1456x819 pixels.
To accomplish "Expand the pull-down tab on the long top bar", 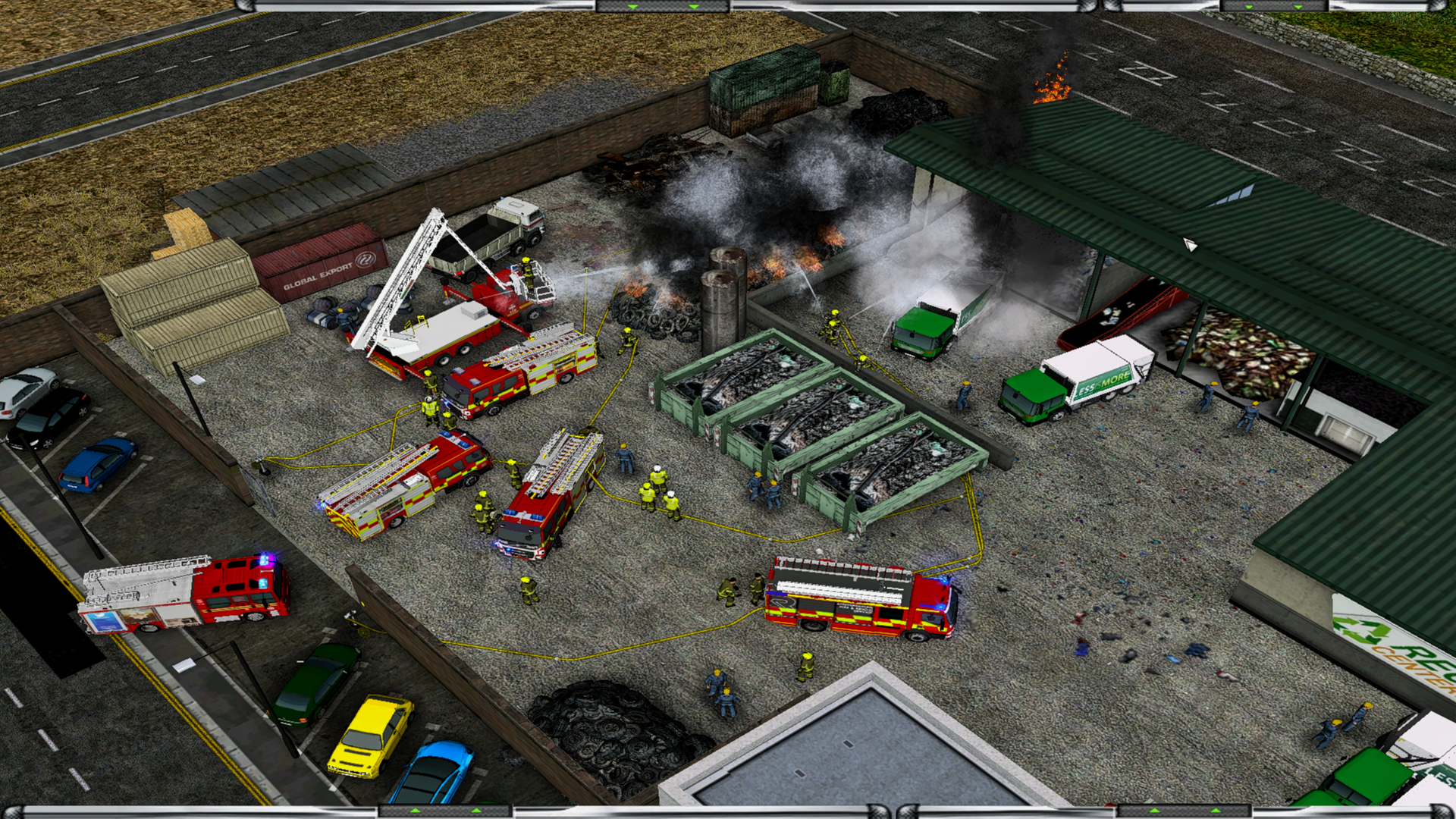I will [x=664, y=6].
